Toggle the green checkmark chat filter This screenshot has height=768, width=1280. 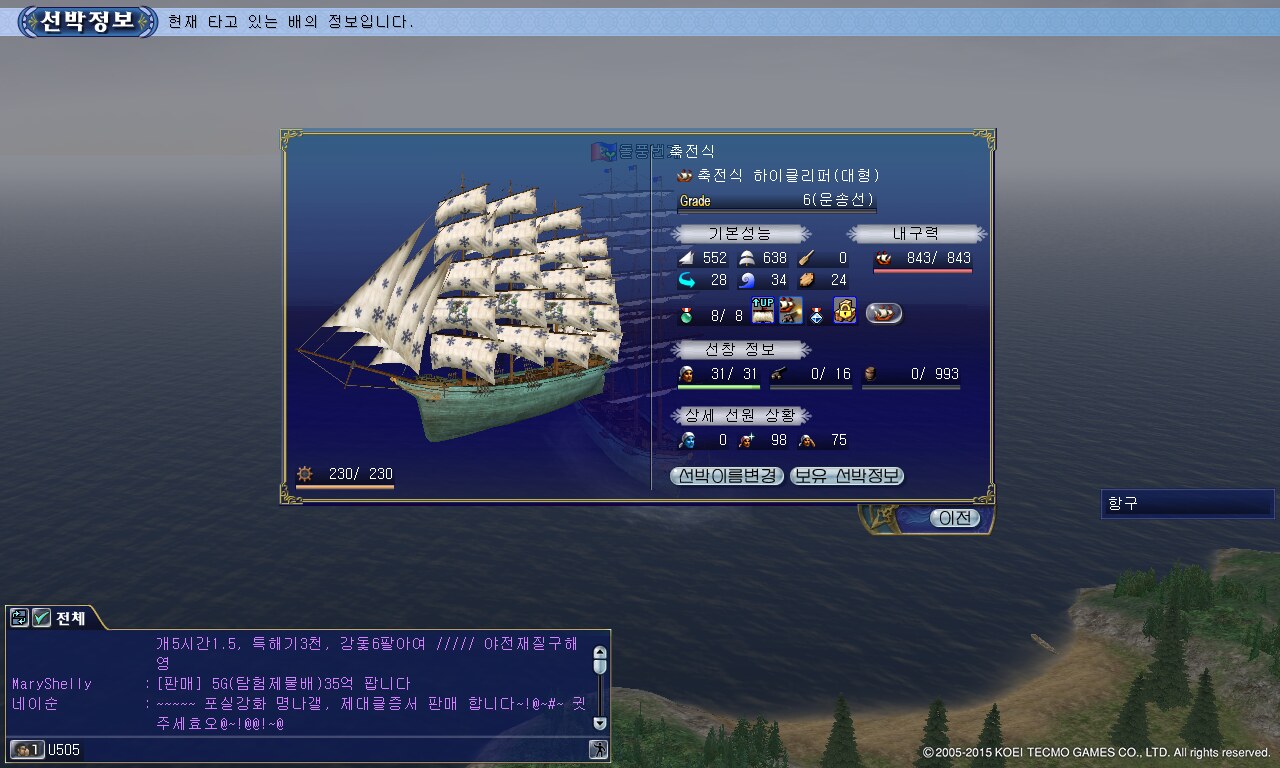[41, 618]
